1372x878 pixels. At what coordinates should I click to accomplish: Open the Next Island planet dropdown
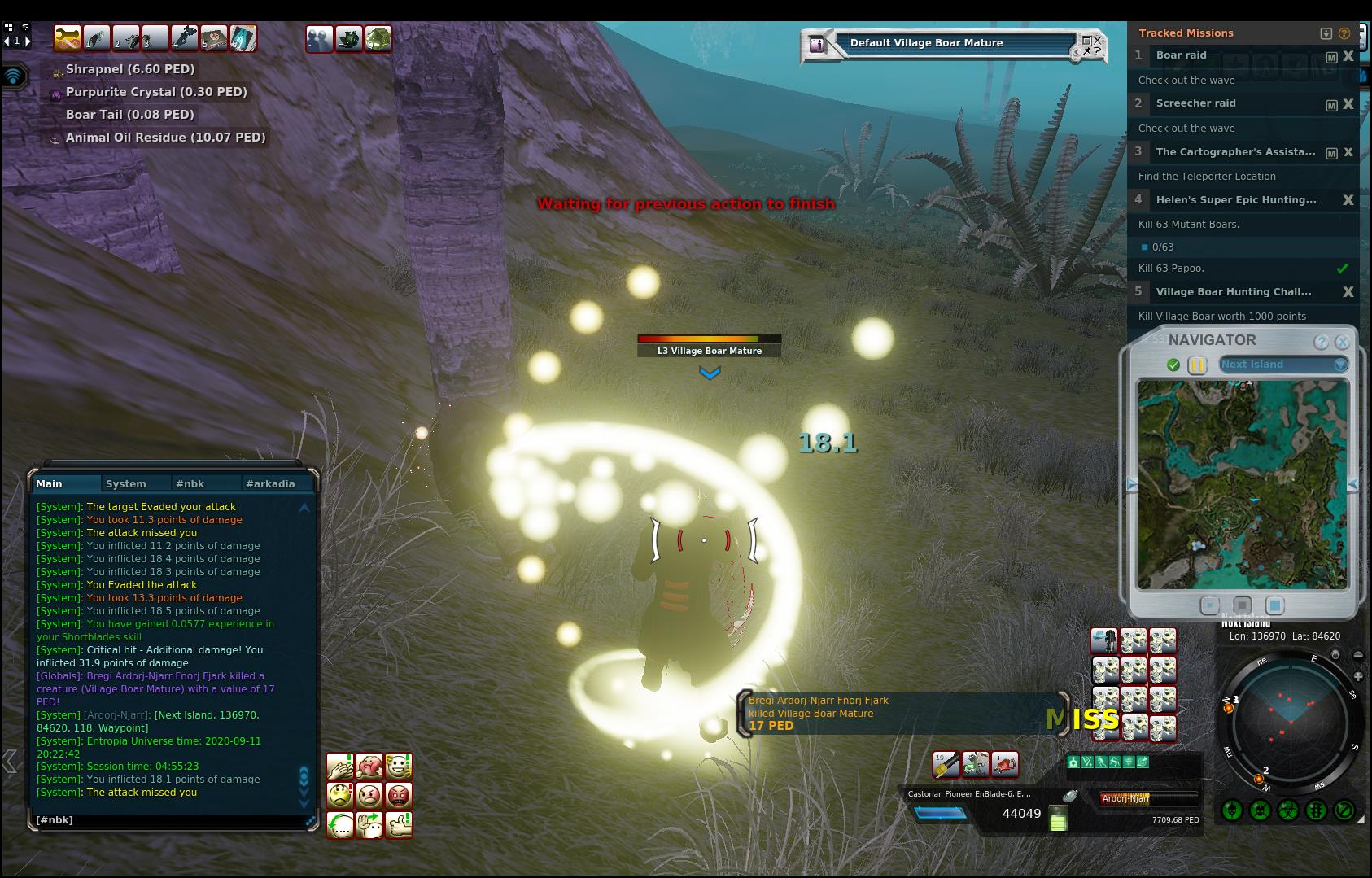(x=1339, y=365)
